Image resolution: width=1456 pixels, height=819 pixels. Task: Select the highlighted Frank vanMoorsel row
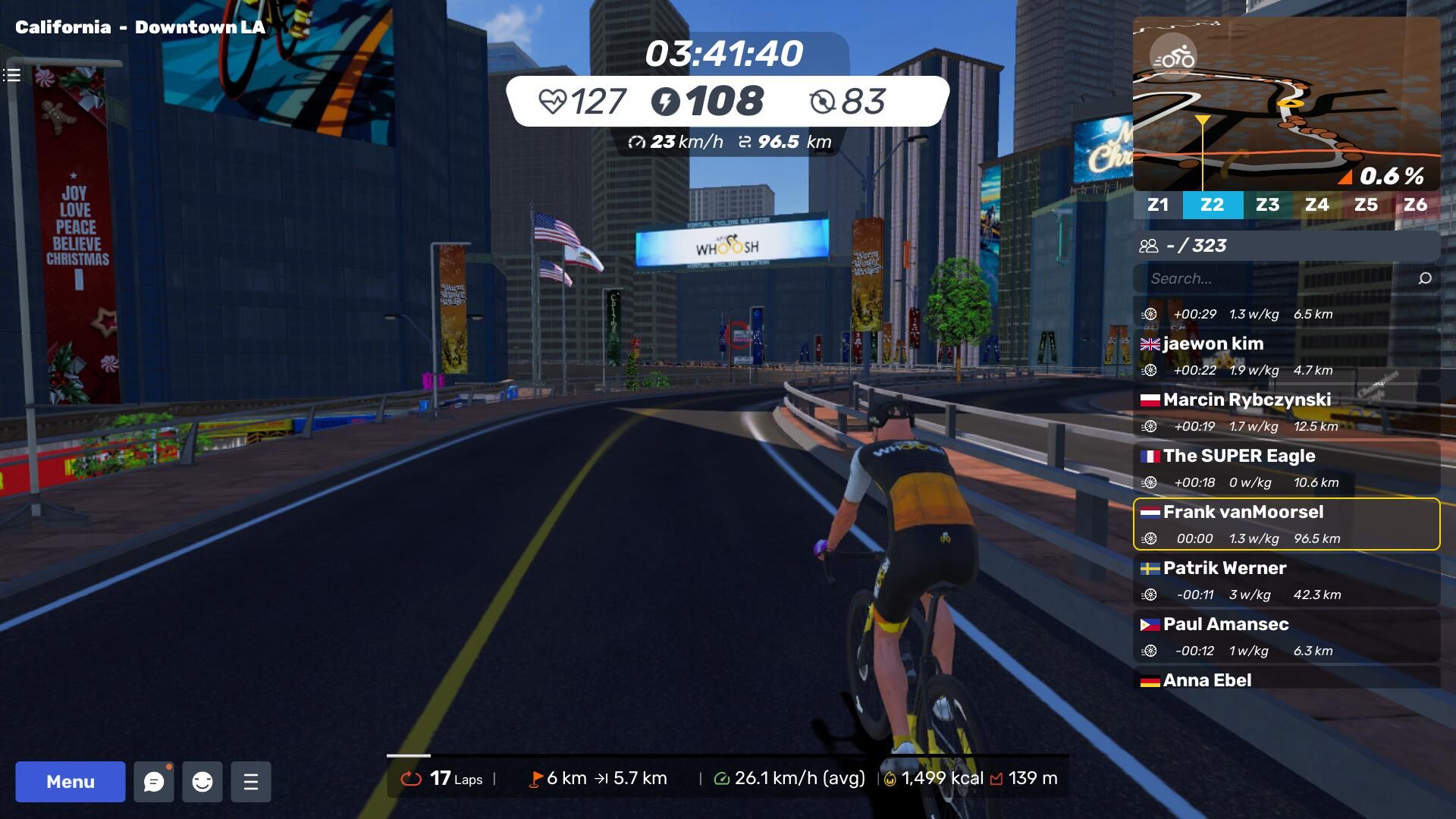(x=1286, y=524)
